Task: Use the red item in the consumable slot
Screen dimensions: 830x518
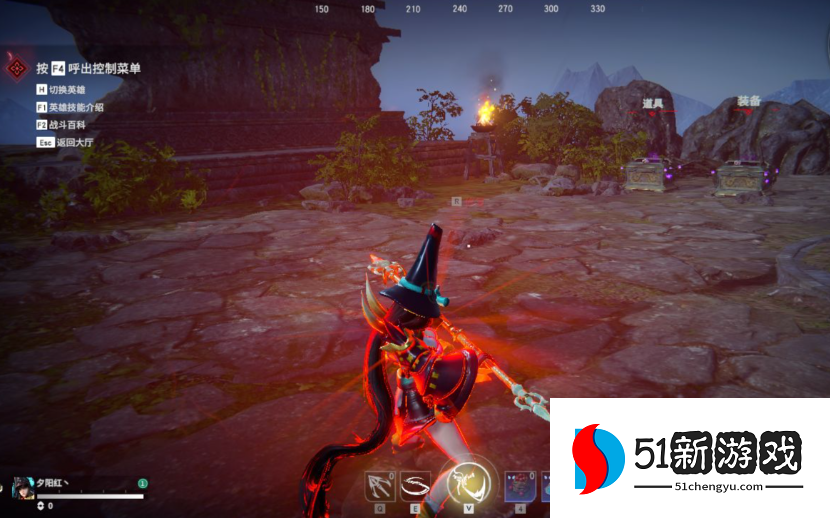Action: point(519,487)
